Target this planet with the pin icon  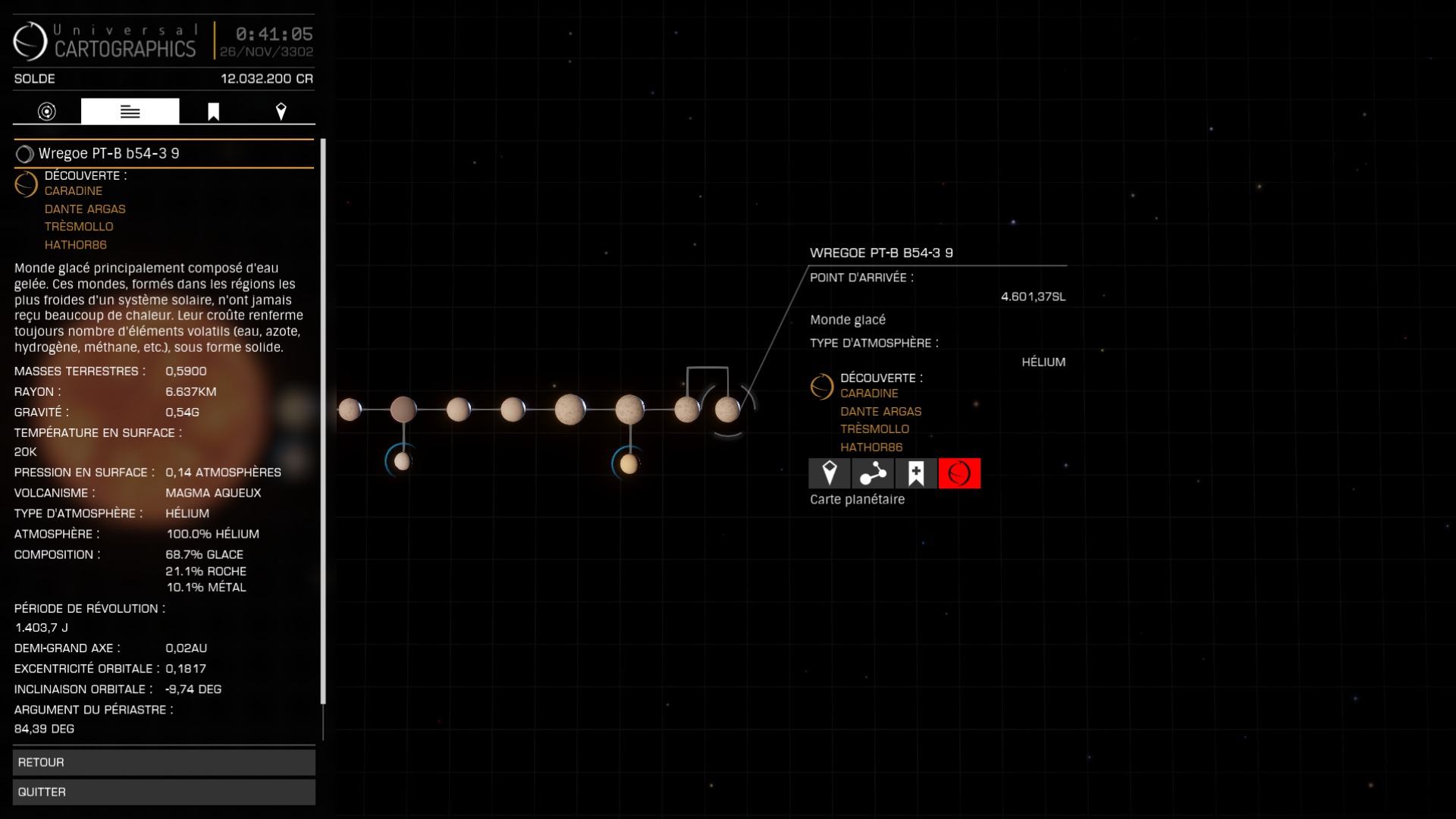(830, 473)
